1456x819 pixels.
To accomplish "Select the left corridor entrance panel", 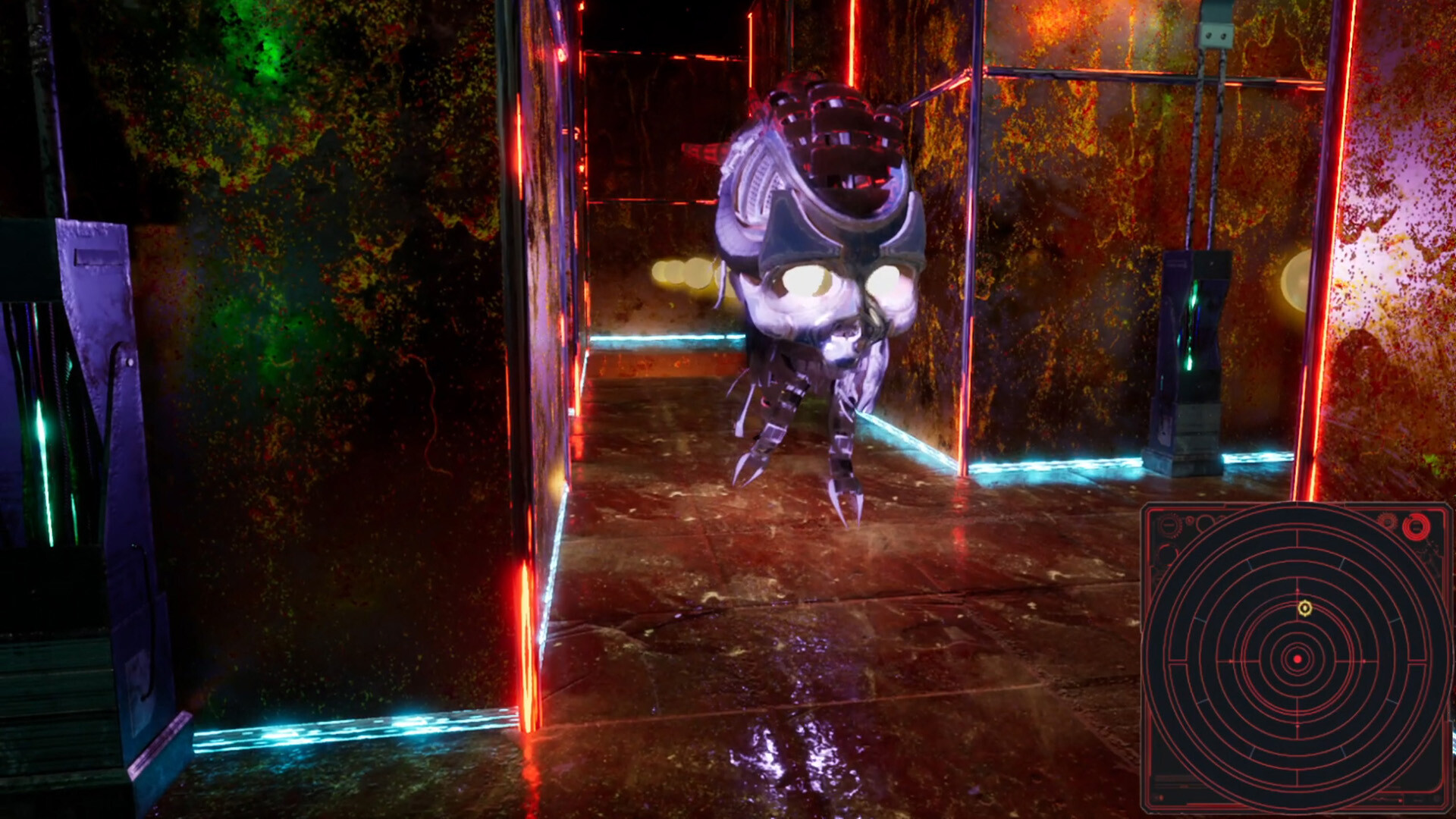I will pyautogui.click(x=546, y=303).
